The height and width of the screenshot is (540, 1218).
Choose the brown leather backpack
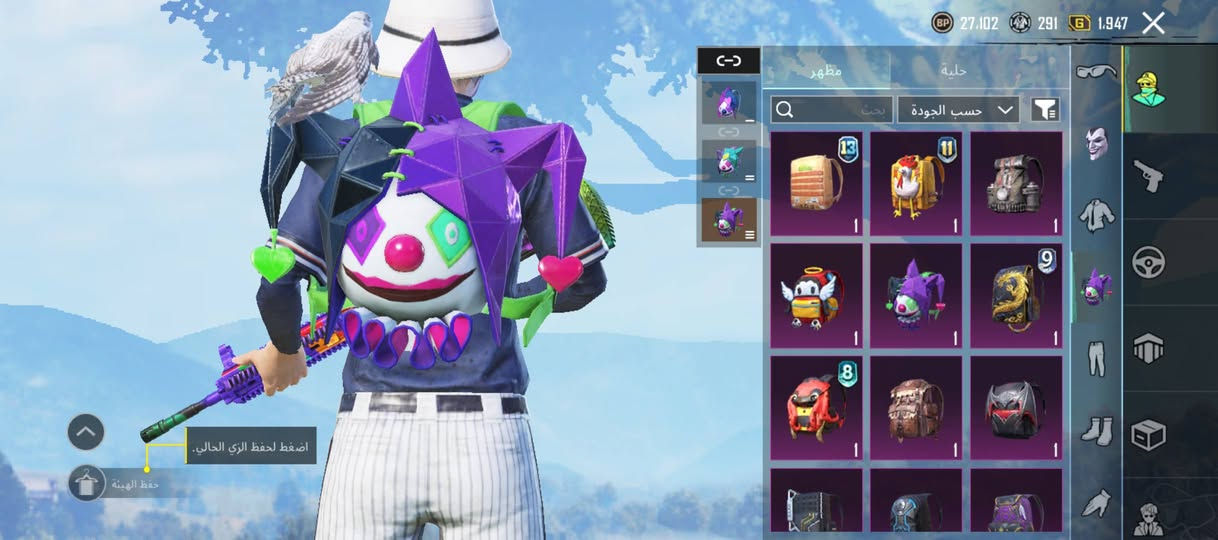point(916,408)
